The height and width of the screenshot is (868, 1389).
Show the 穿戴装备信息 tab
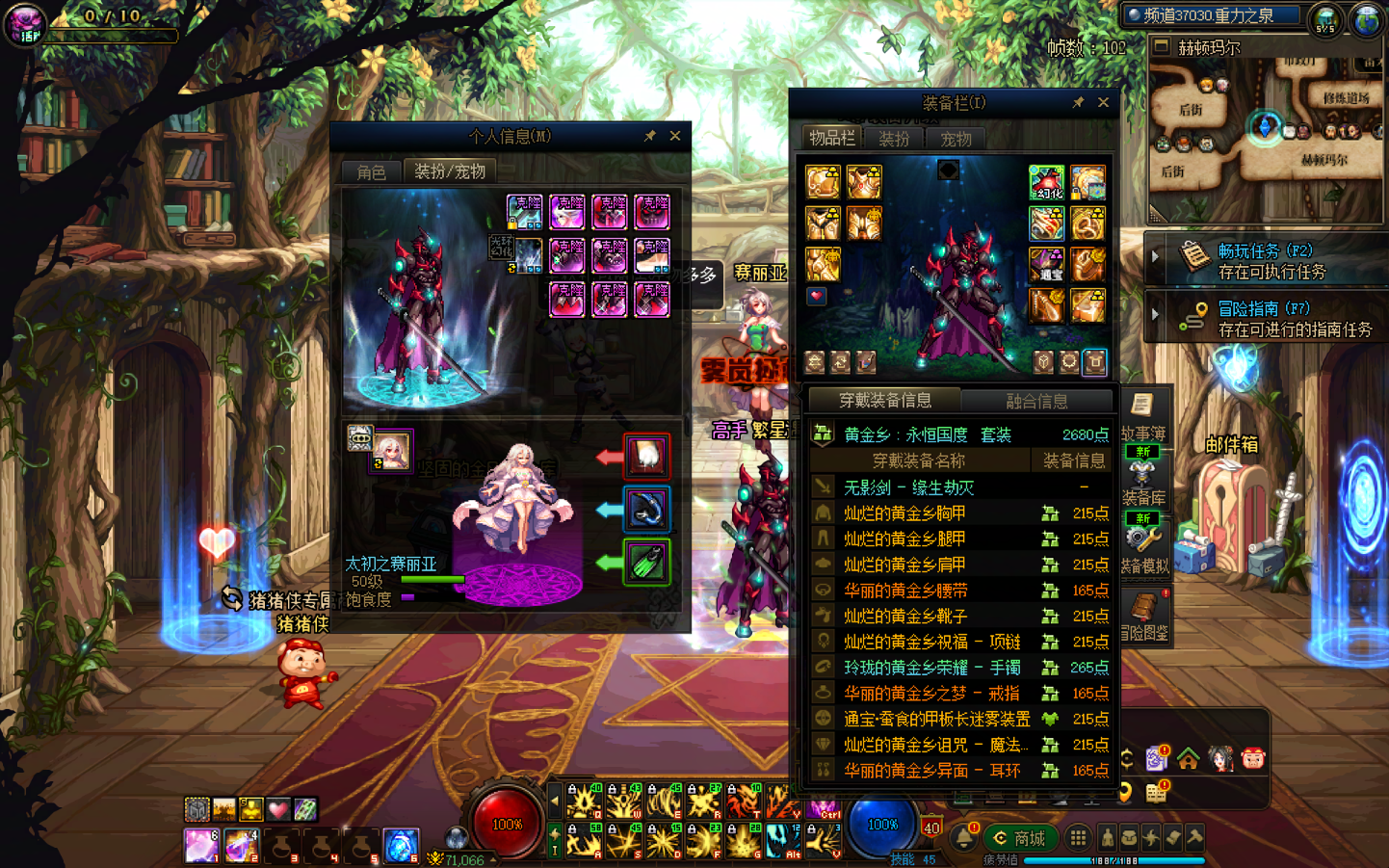[884, 400]
